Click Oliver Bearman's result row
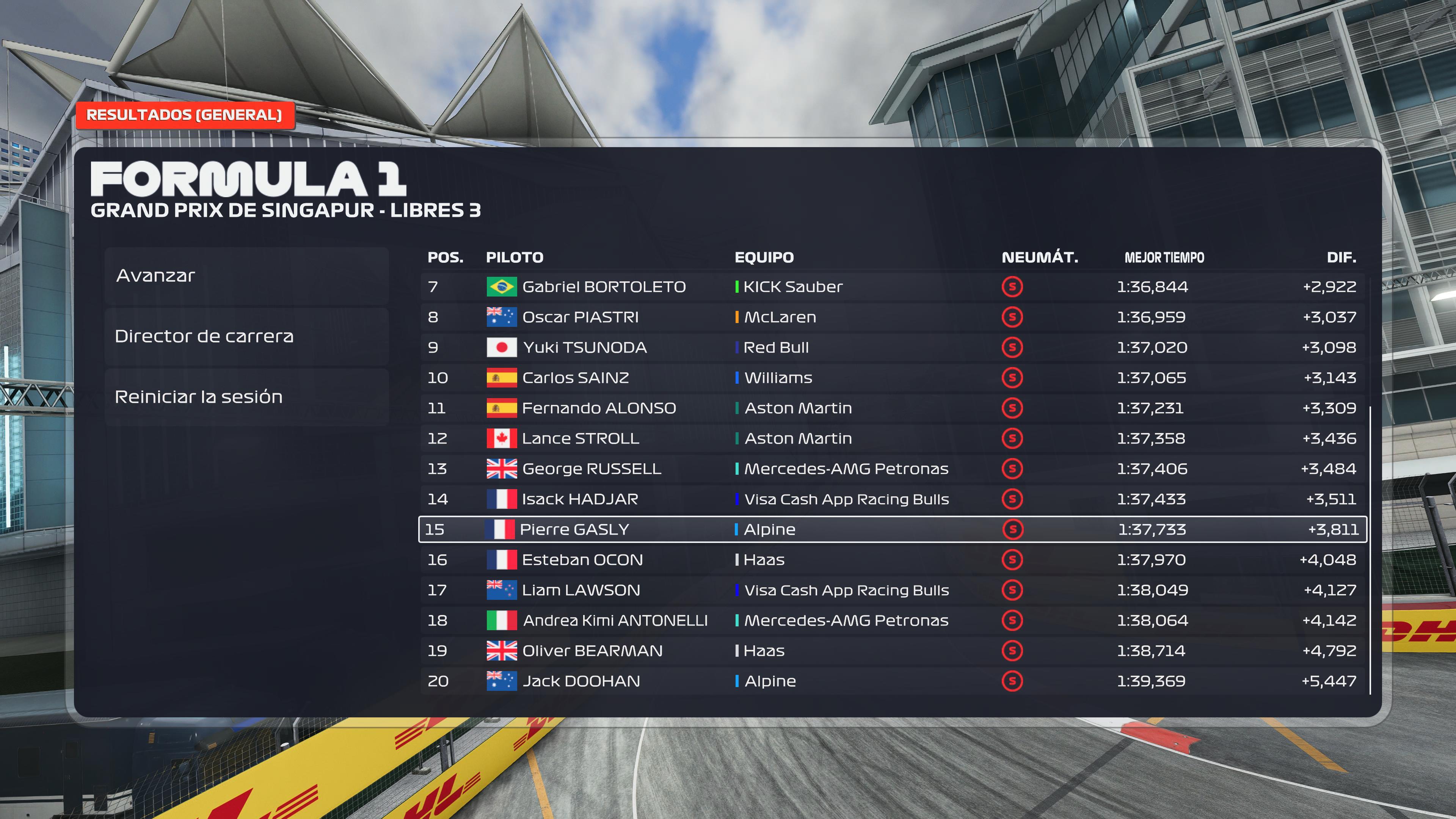1456x819 pixels. tap(892, 651)
